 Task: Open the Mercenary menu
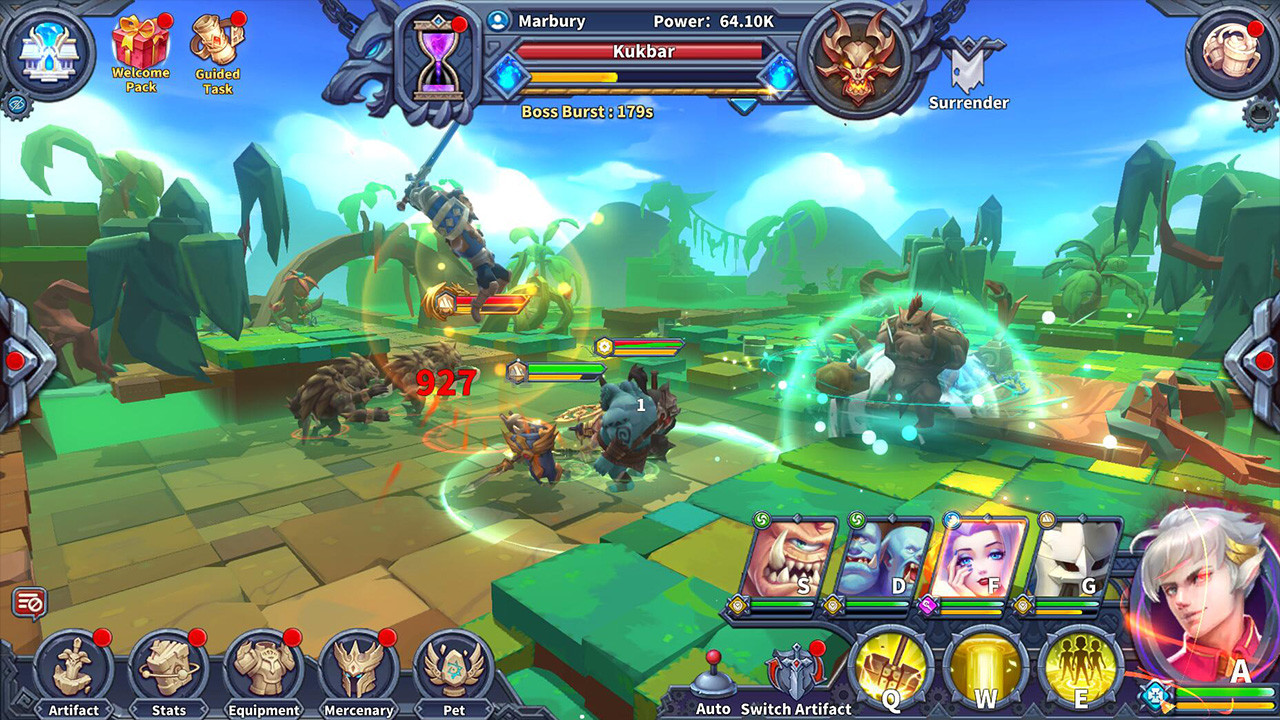pyautogui.click(x=358, y=670)
